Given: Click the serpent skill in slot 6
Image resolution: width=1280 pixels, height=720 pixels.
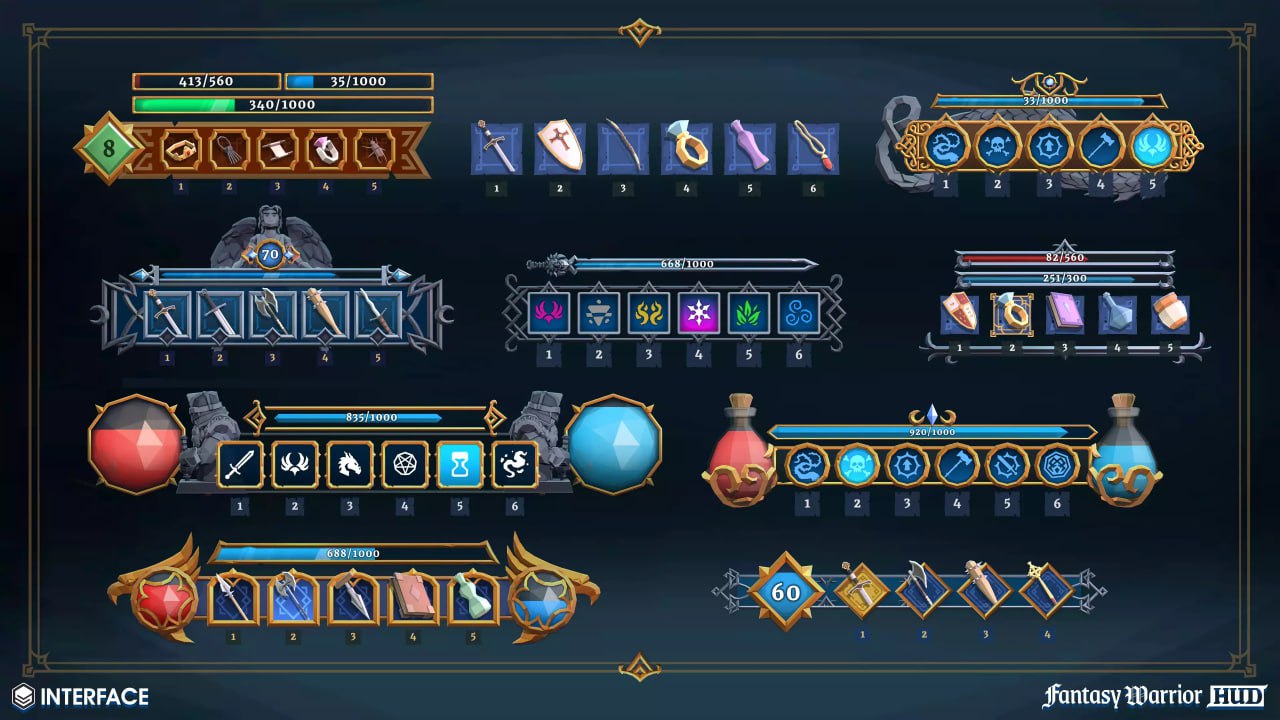Looking at the screenshot, I should tap(514, 463).
